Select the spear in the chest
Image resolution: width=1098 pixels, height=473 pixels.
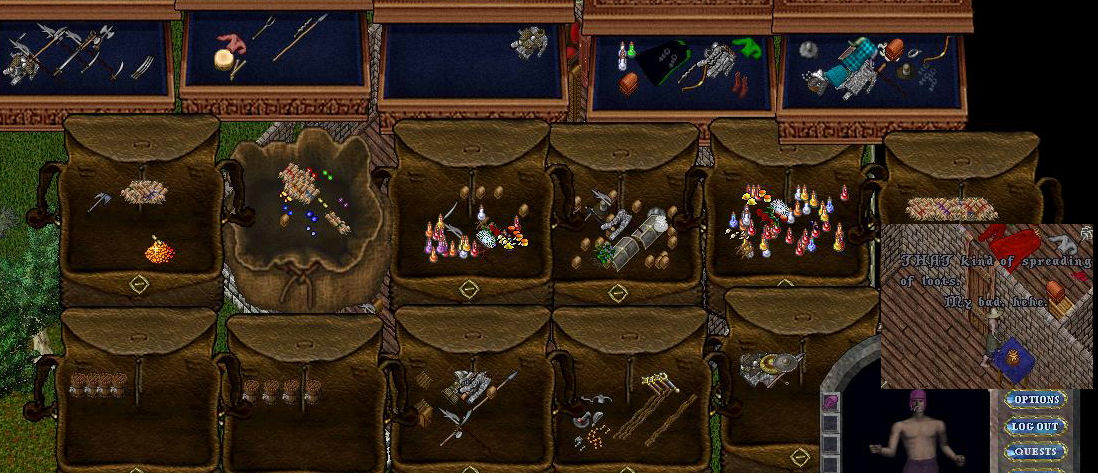point(298,37)
